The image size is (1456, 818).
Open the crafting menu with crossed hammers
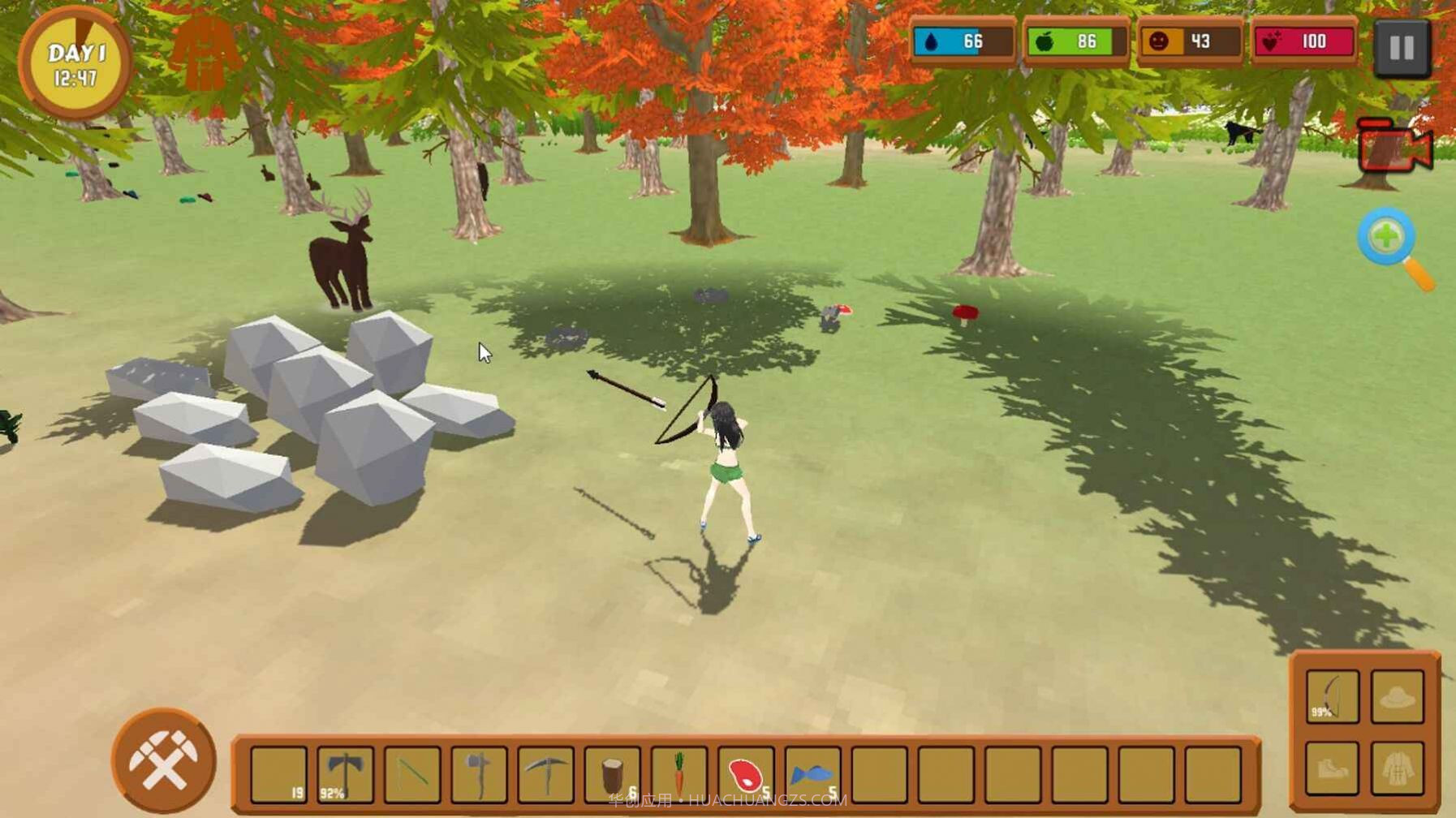tap(164, 760)
